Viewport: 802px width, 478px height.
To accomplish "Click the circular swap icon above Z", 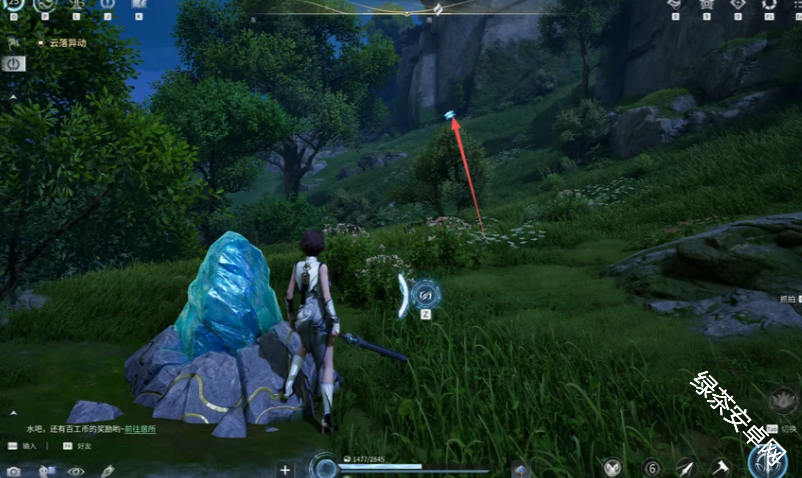I will click(425, 294).
